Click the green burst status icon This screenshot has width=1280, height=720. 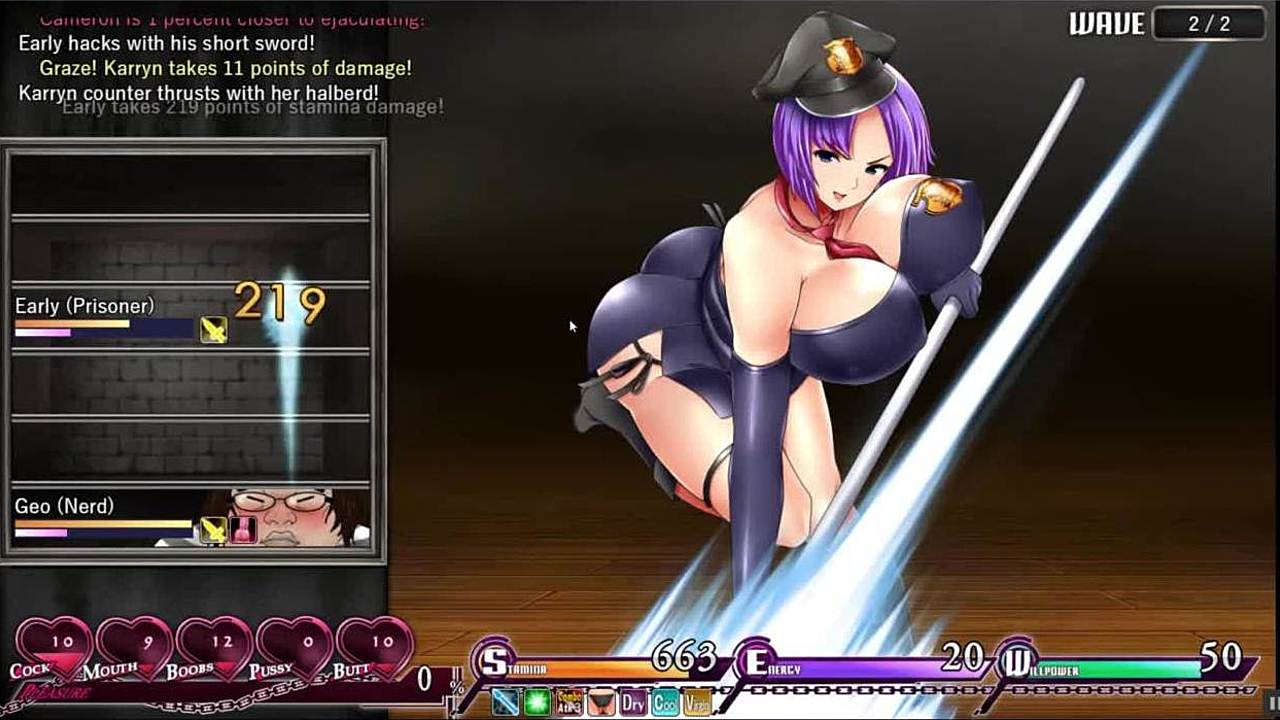pos(538,702)
